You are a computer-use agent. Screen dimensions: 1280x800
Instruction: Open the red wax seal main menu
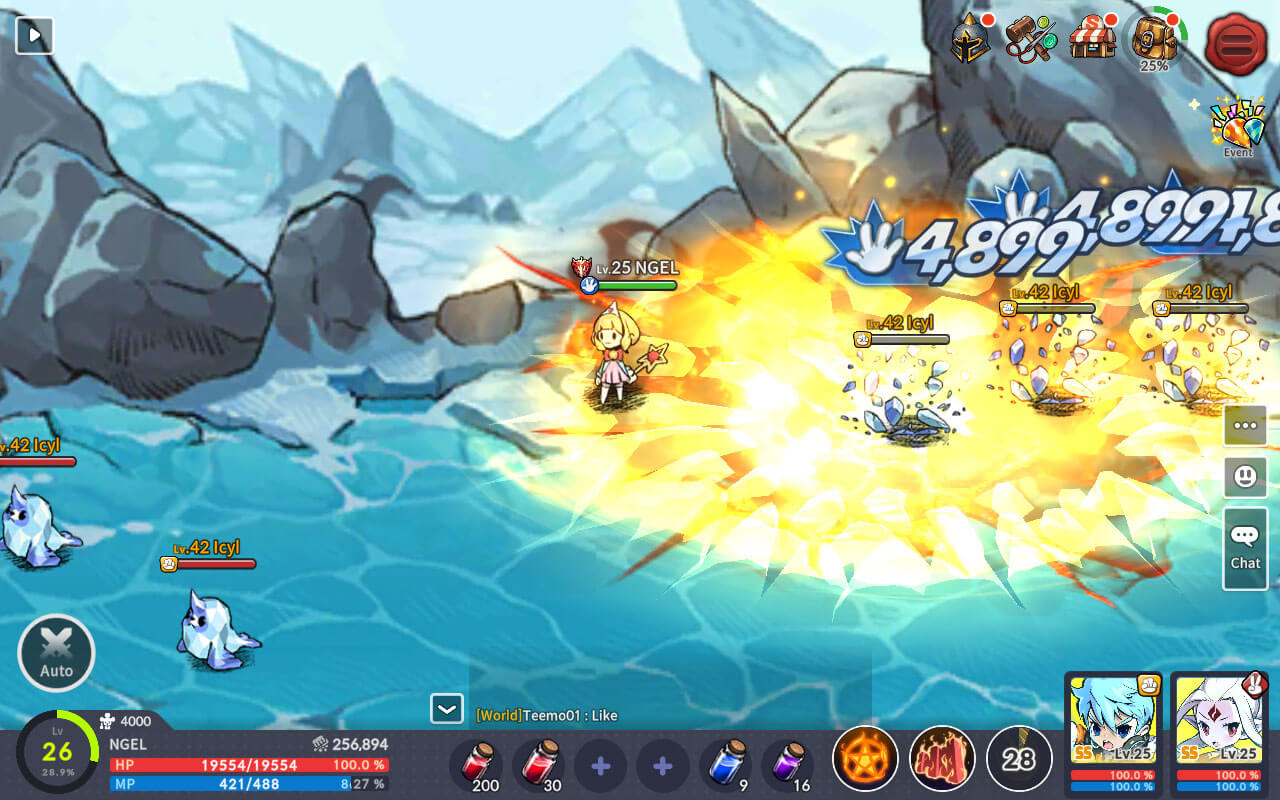[x=1236, y=44]
